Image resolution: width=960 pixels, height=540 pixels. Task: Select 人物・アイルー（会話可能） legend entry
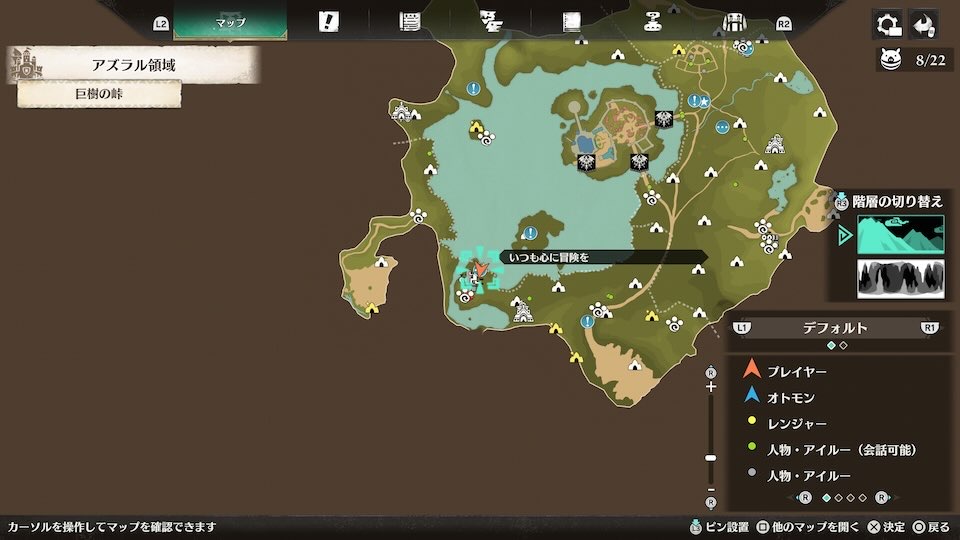pyautogui.click(x=842, y=450)
